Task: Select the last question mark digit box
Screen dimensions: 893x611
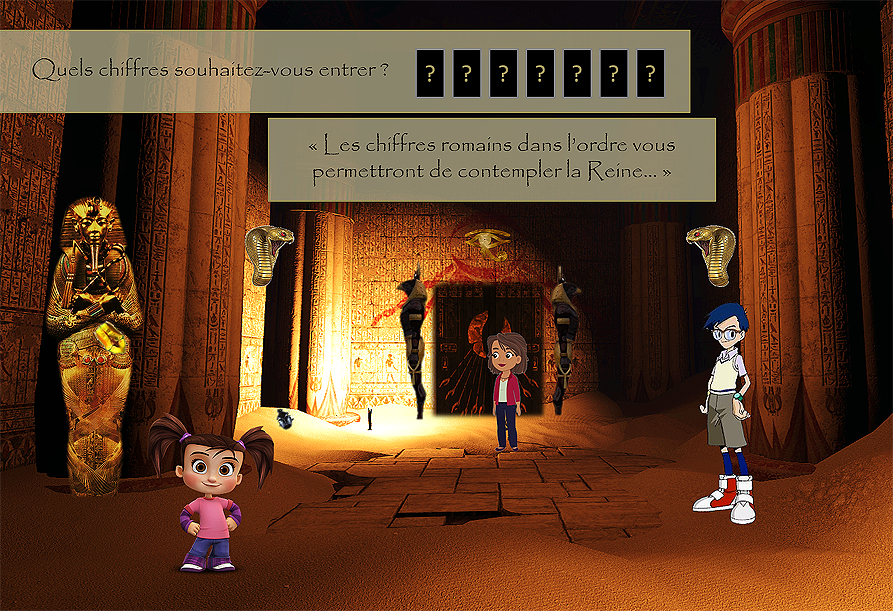Action: [x=650, y=73]
